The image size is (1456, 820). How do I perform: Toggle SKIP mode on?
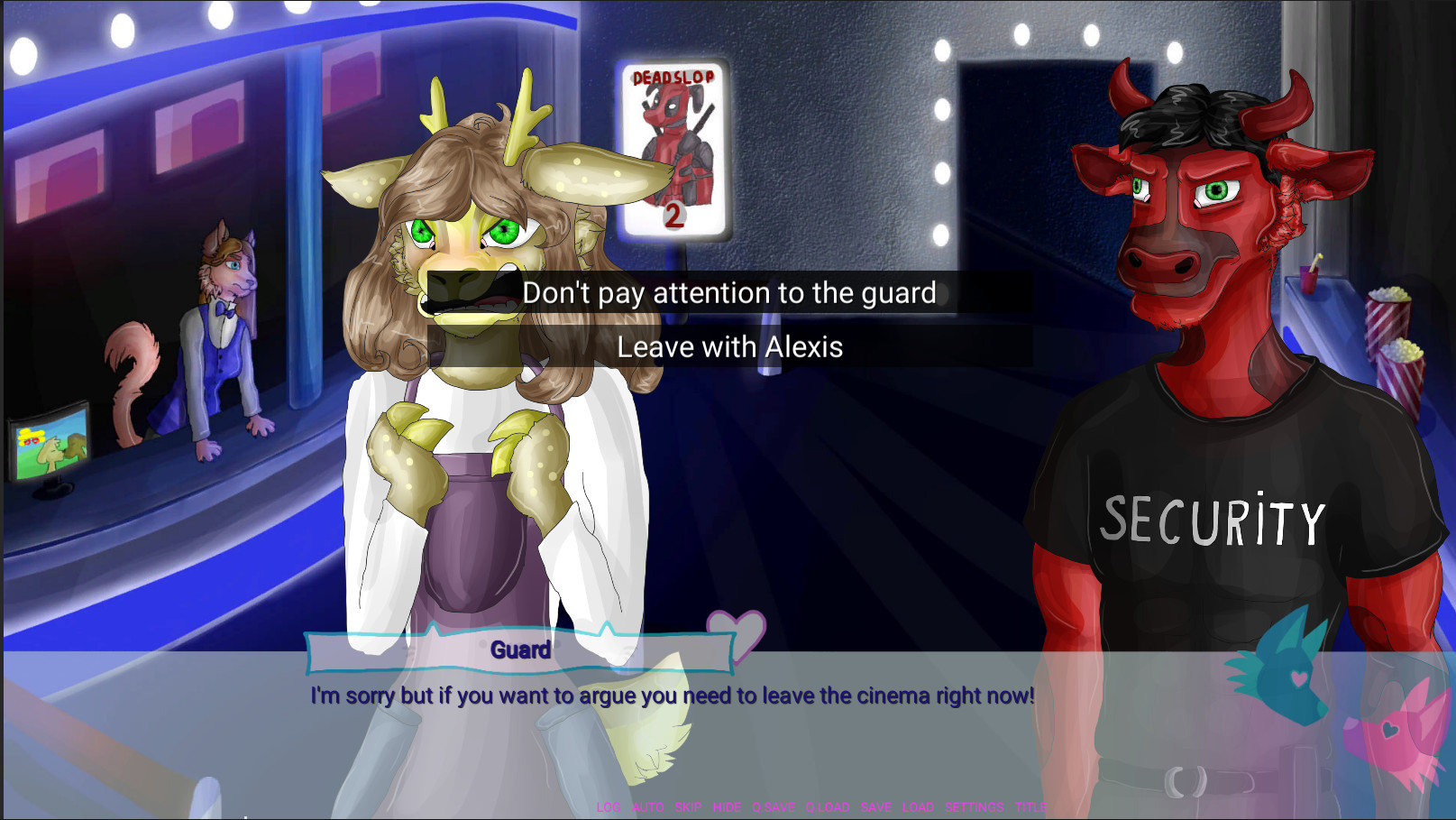click(688, 807)
